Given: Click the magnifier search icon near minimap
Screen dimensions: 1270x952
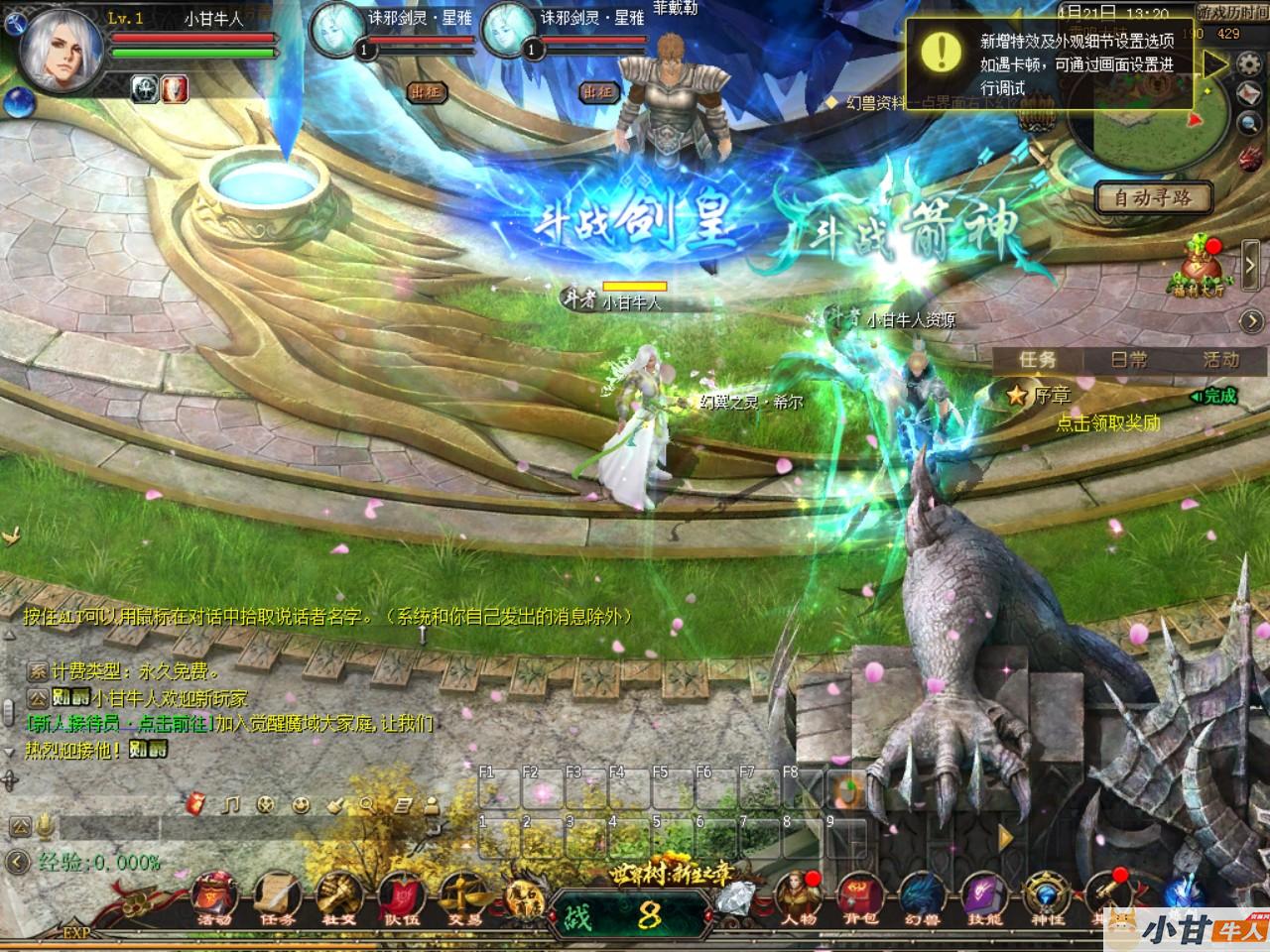Looking at the screenshot, I should tap(1248, 123).
